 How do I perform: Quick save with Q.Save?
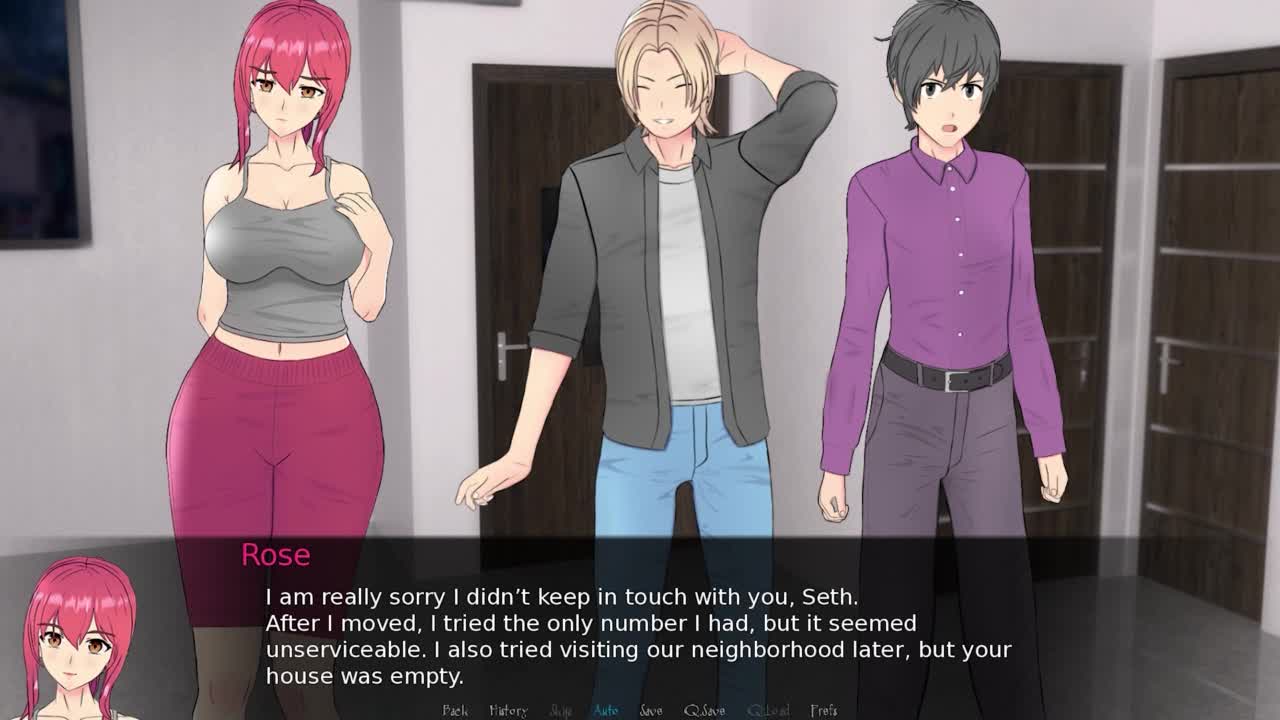[x=705, y=710]
